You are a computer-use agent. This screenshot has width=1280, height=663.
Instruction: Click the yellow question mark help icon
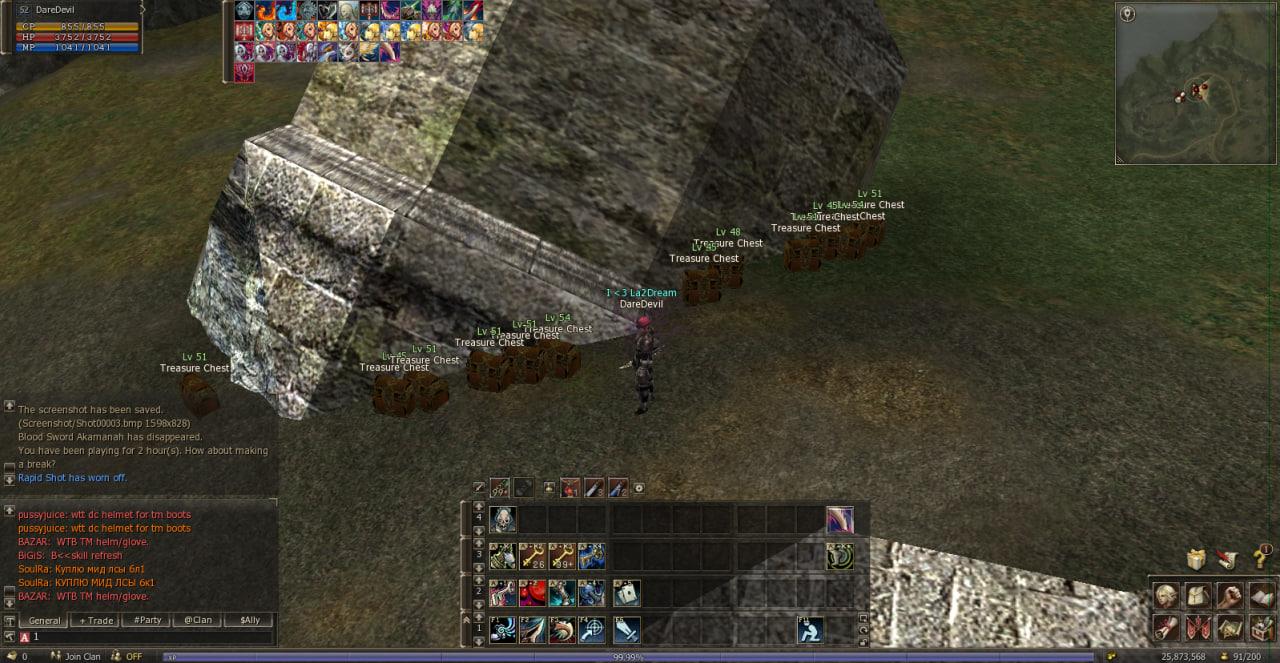click(1261, 558)
